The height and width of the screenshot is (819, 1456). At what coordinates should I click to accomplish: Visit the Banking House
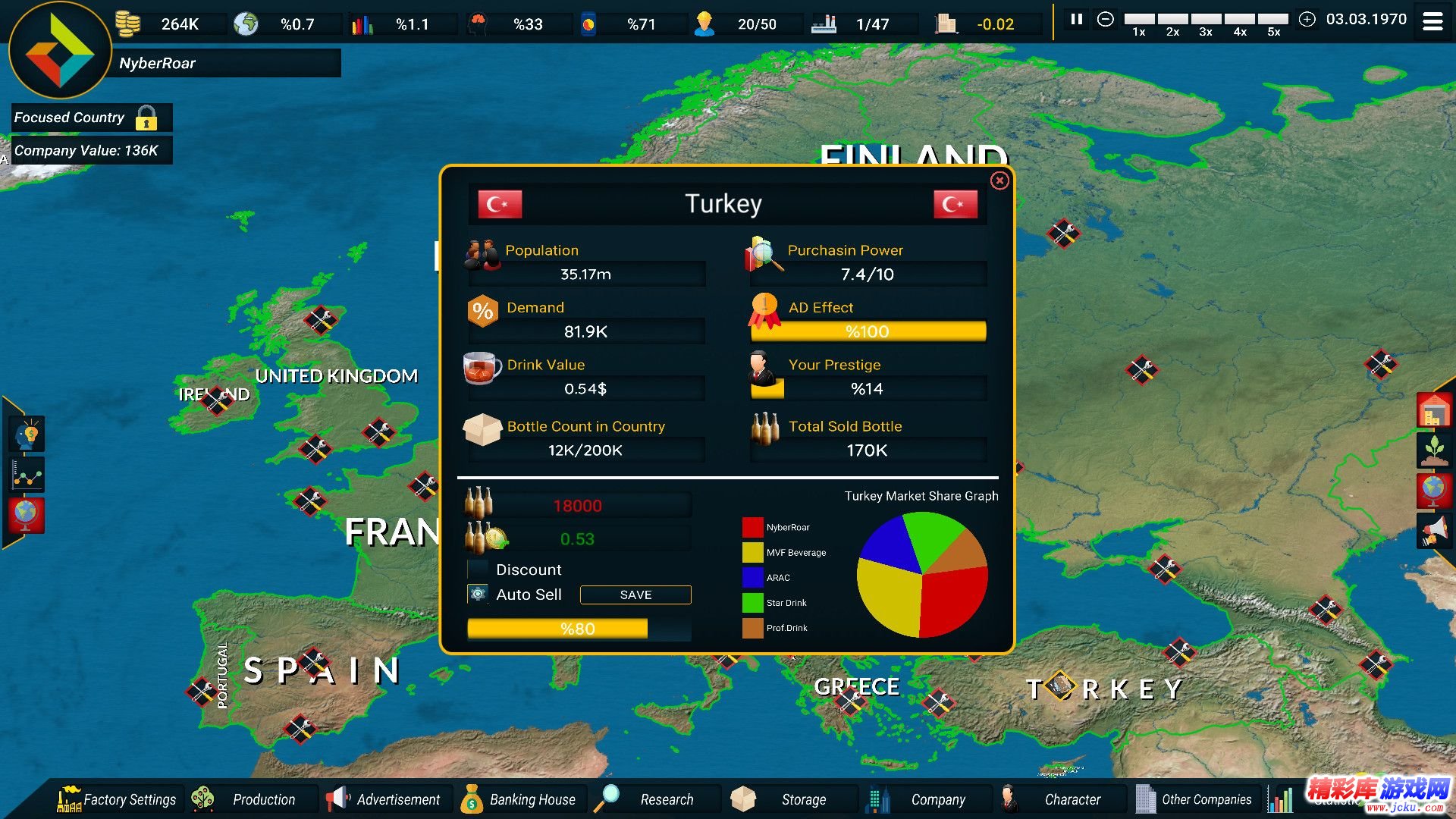pos(521,799)
